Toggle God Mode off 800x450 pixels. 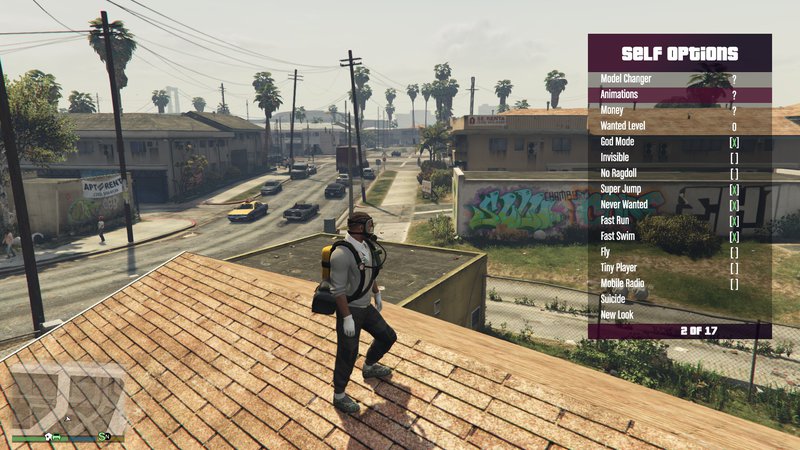point(734,142)
